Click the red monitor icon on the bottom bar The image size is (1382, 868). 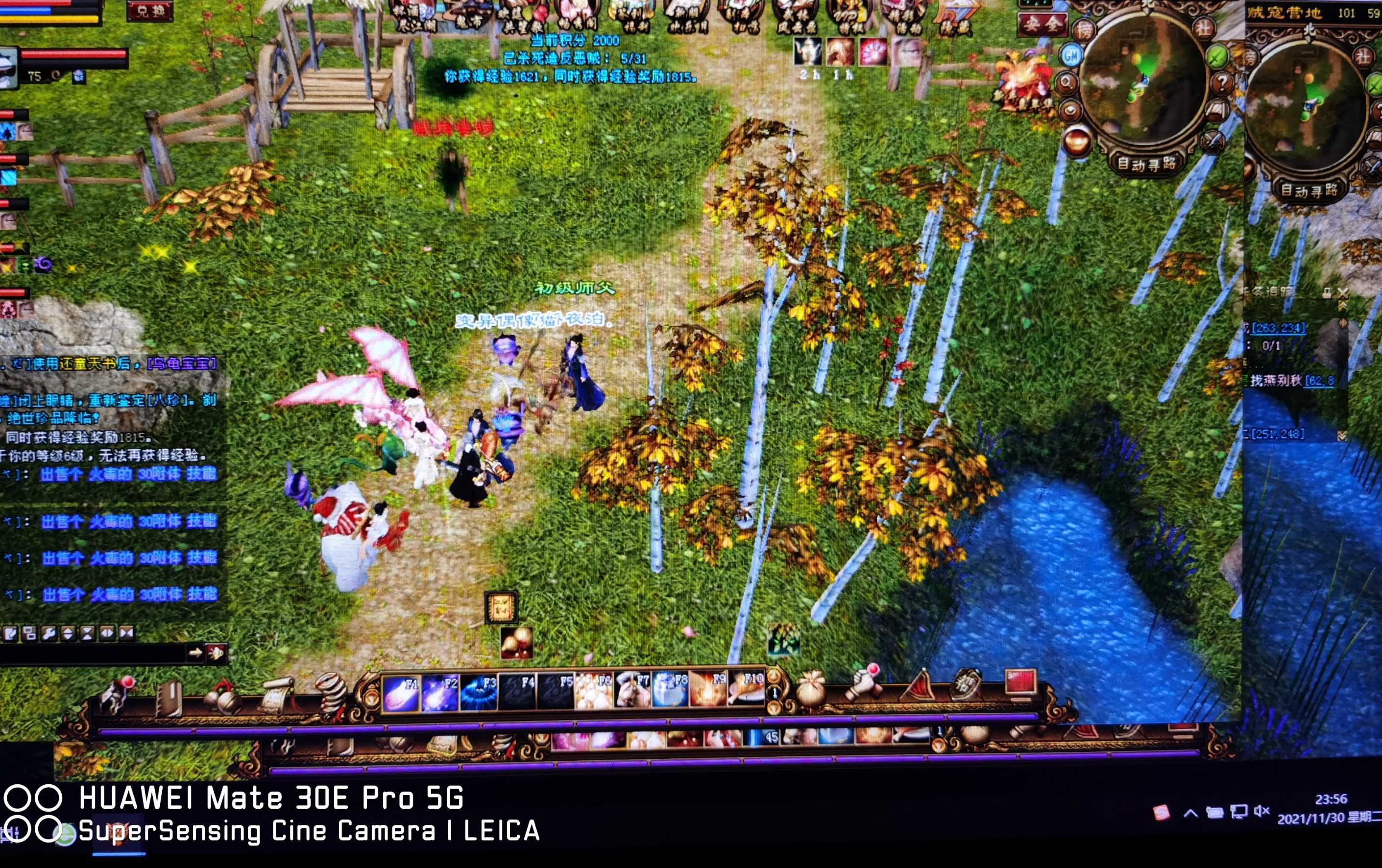1021,683
